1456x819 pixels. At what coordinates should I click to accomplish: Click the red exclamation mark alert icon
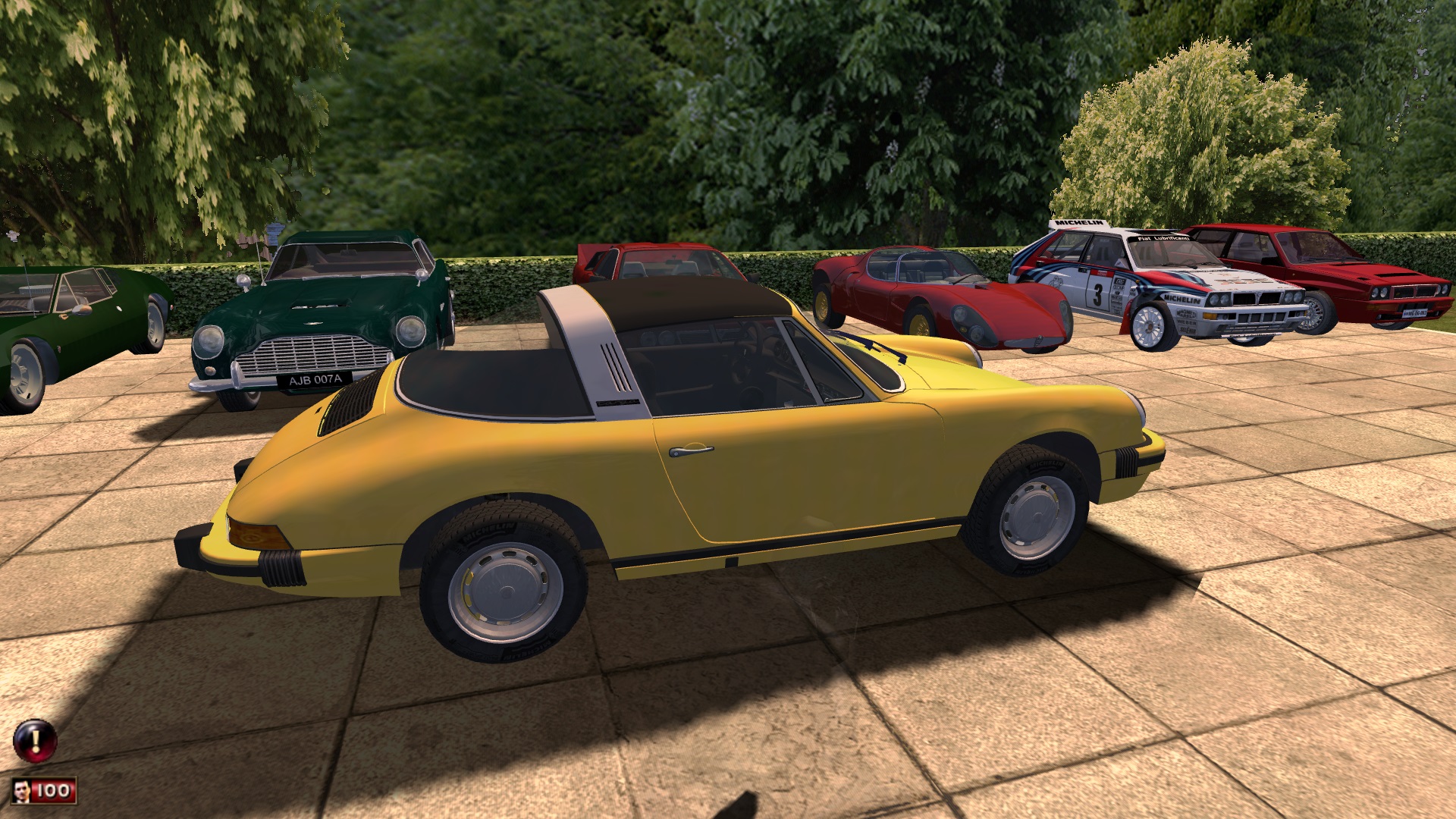(35, 740)
